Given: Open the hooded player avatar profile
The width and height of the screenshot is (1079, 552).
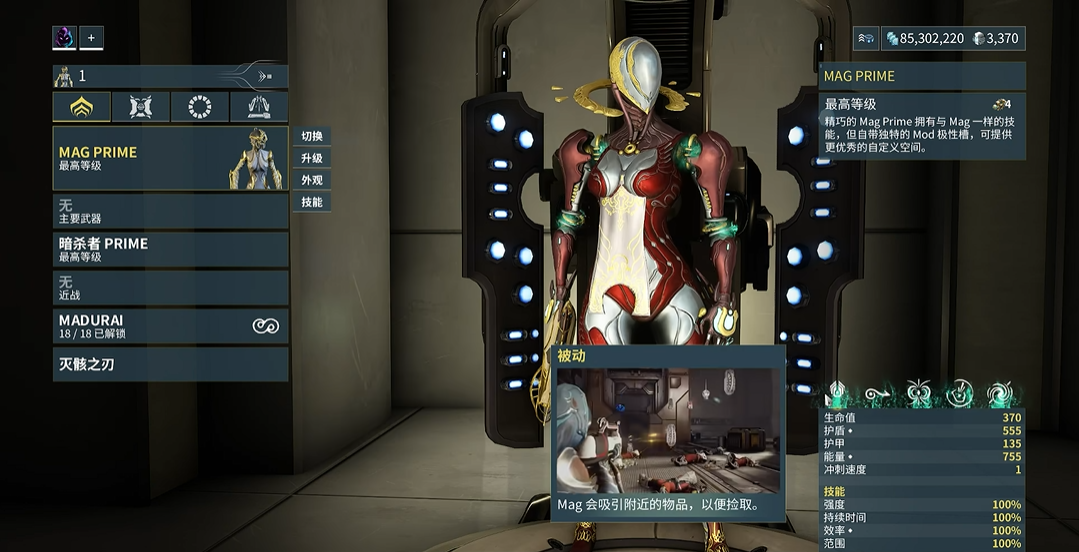Looking at the screenshot, I should click(x=65, y=38).
